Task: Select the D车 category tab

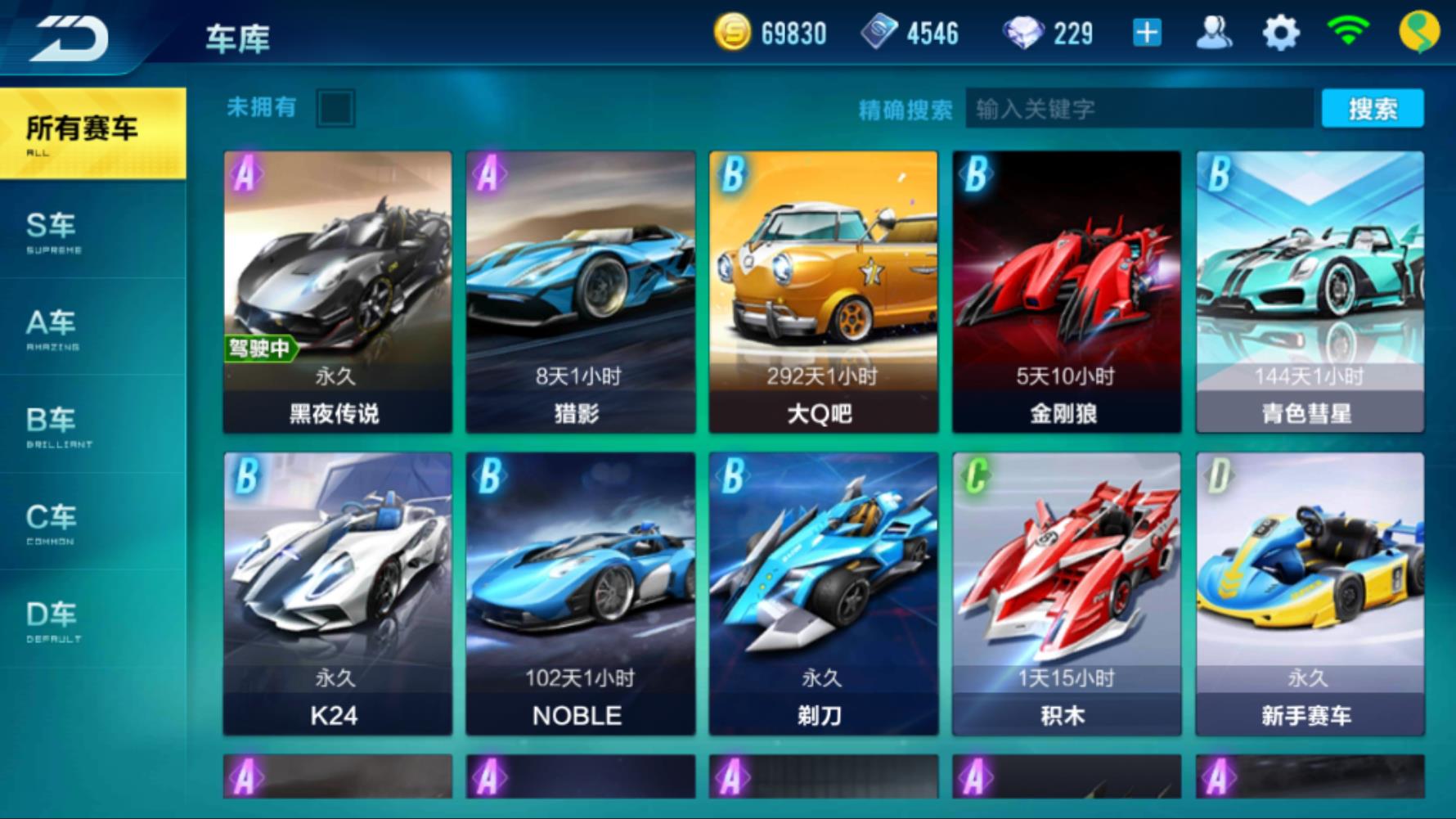Action: pyautogui.click(x=53, y=619)
